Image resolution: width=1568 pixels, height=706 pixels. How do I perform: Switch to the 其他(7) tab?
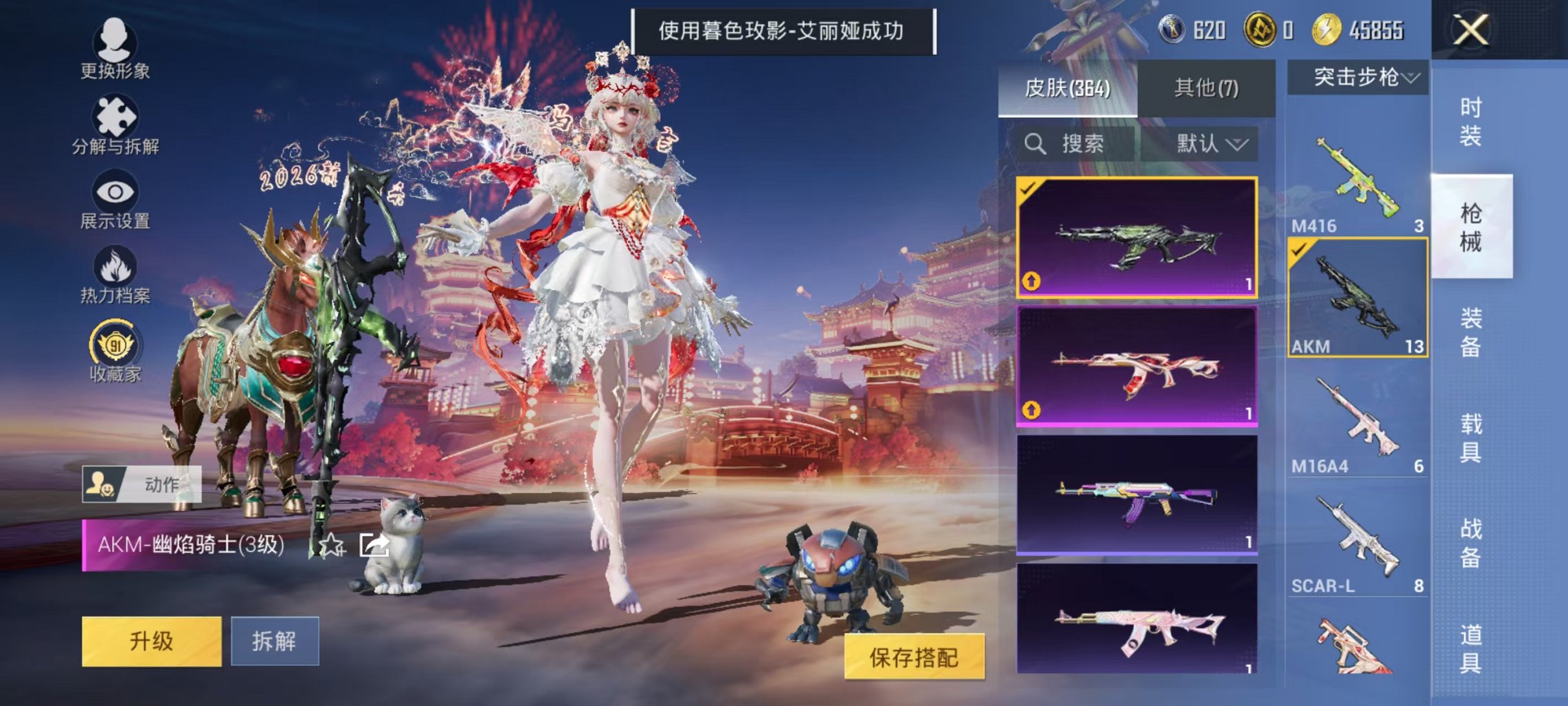point(1207,88)
